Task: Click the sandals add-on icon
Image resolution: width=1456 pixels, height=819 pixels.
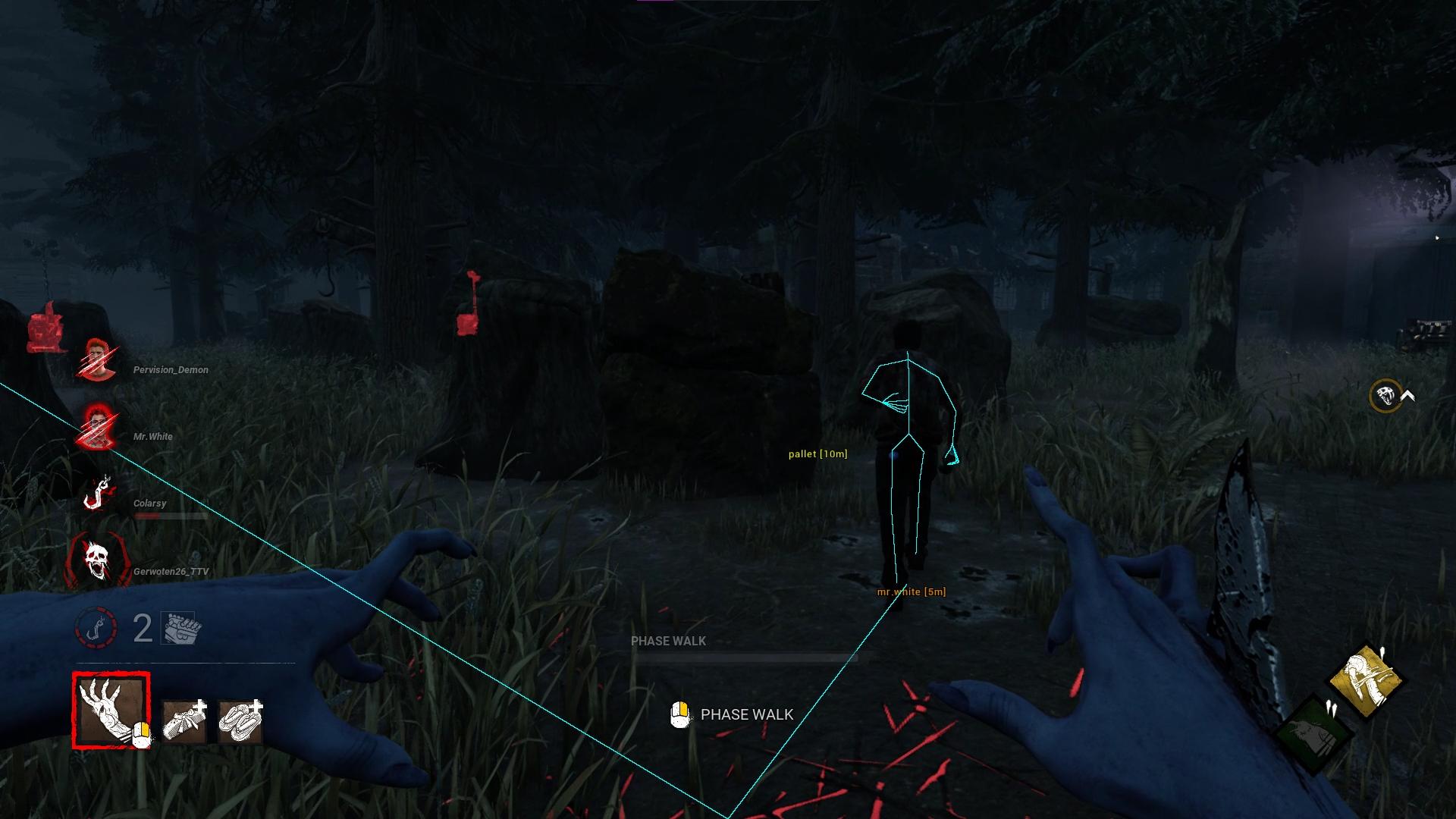Action: pos(240,718)
